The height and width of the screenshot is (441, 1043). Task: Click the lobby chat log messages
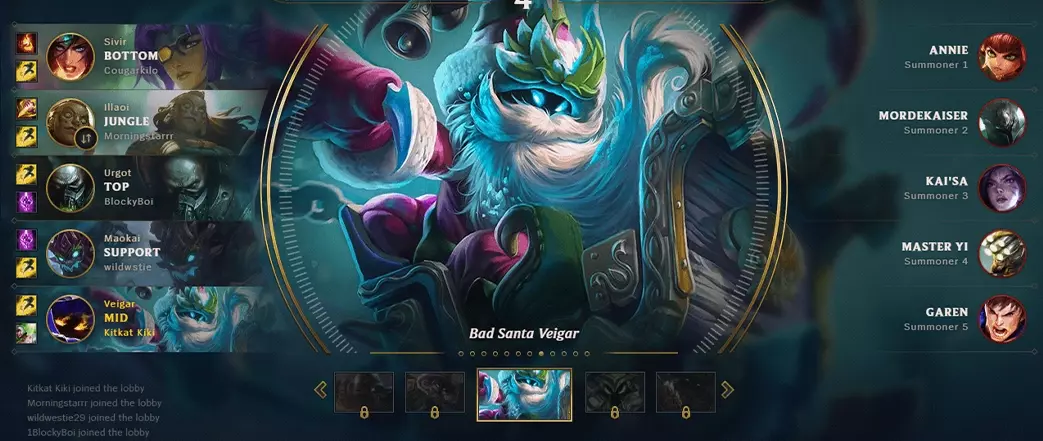[x=94, y=410]
